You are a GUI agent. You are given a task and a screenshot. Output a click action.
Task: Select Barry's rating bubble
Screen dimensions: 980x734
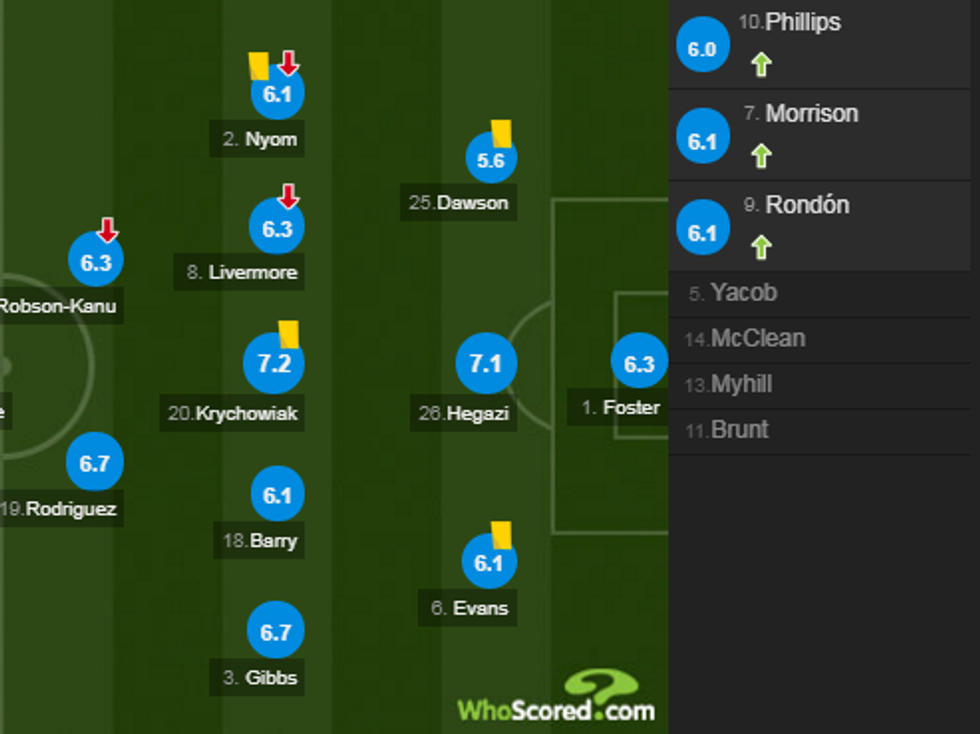(277, 496)
